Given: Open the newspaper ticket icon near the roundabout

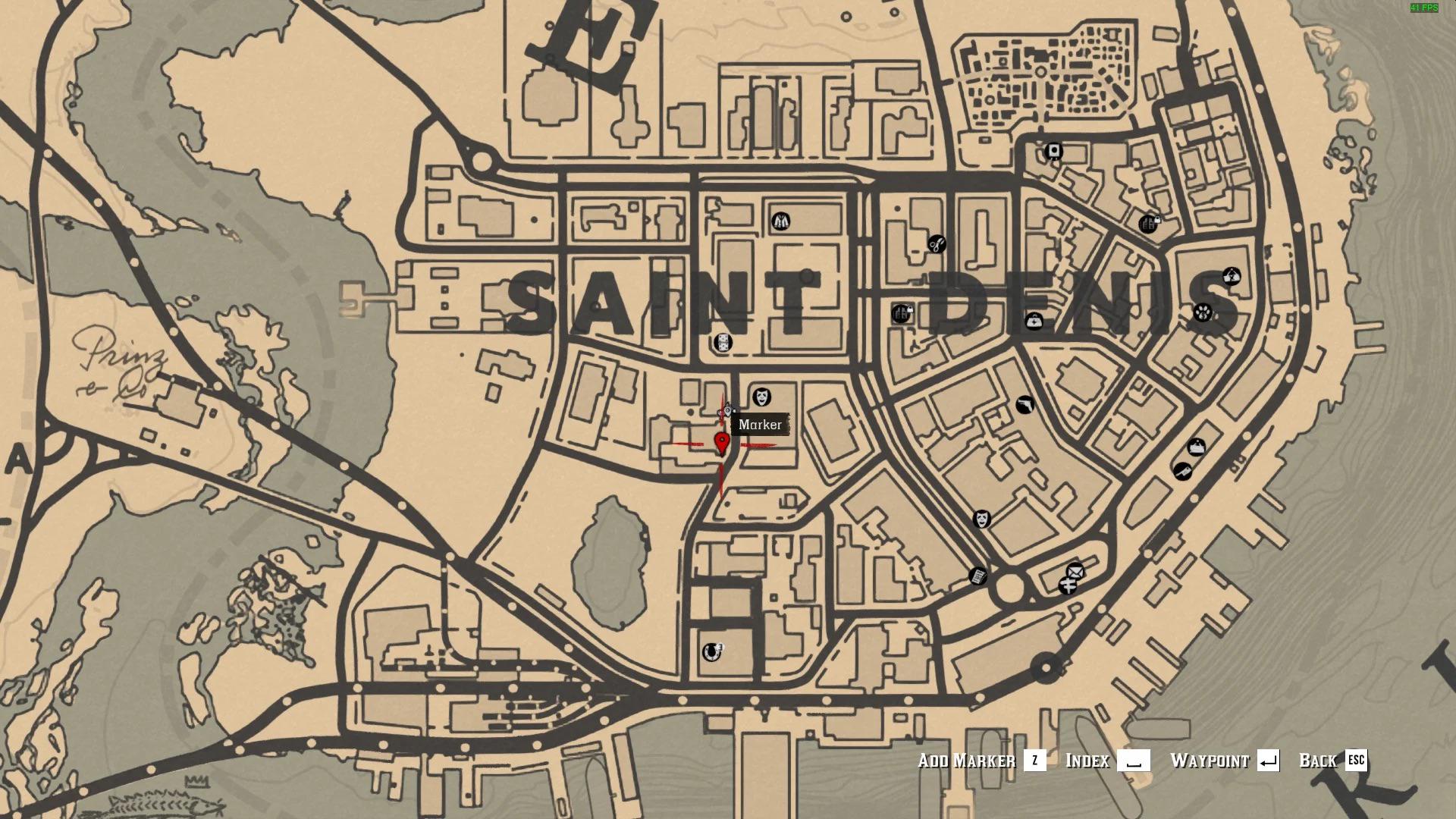Looking at the screenshot, I should [x=979, y=576].
